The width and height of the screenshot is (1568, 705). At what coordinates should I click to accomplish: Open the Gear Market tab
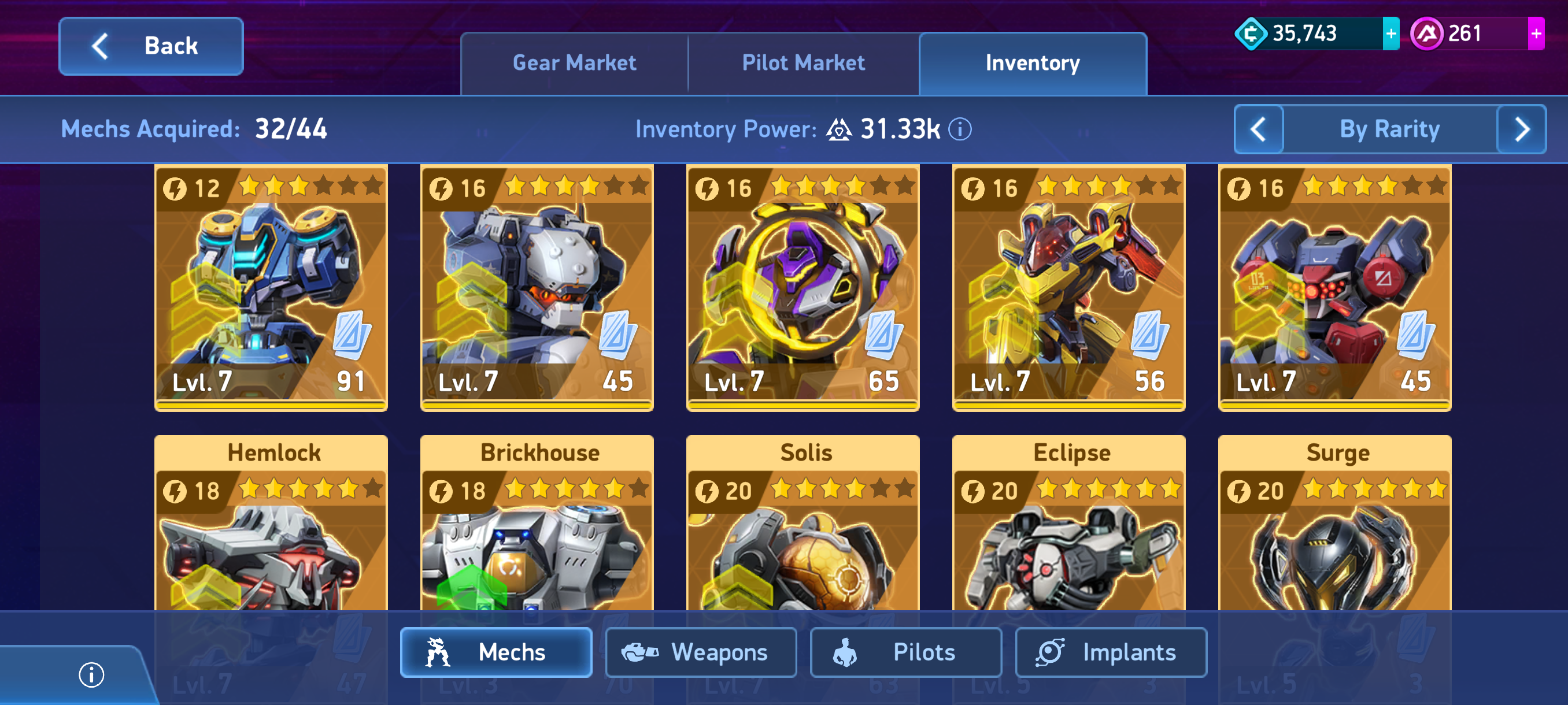[x=574, y=63]
